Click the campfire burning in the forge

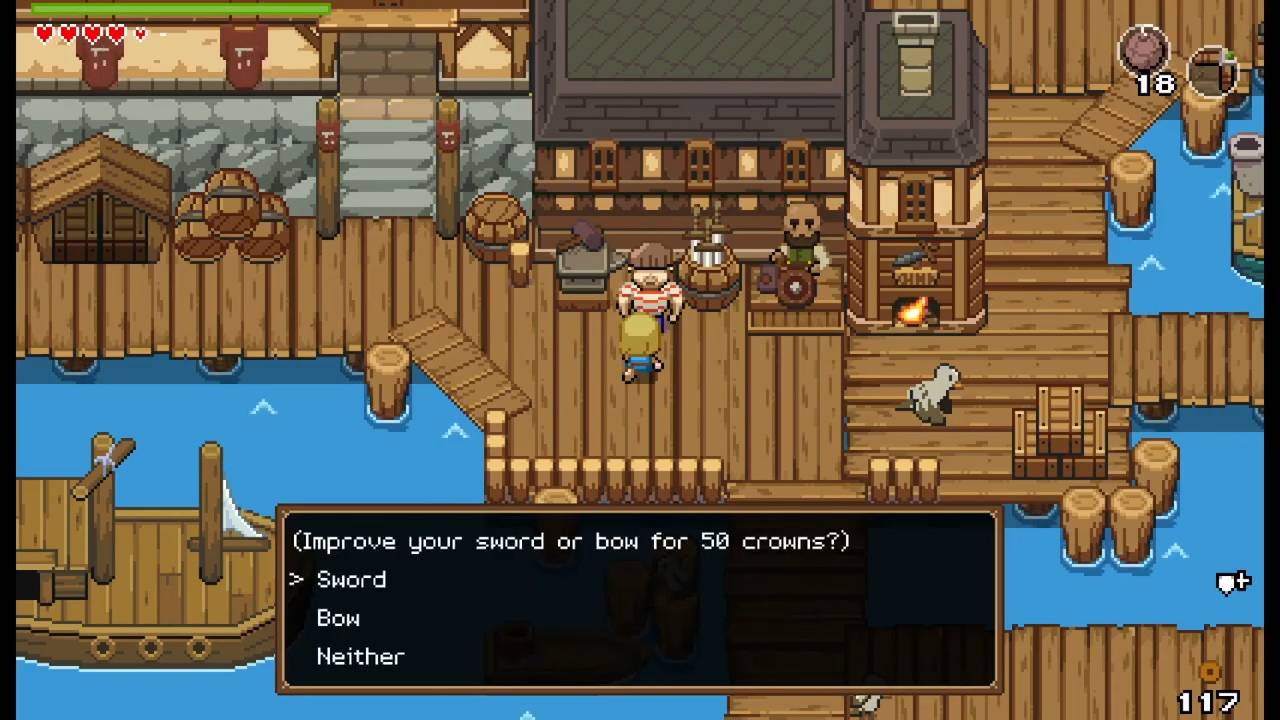(911, 312)
